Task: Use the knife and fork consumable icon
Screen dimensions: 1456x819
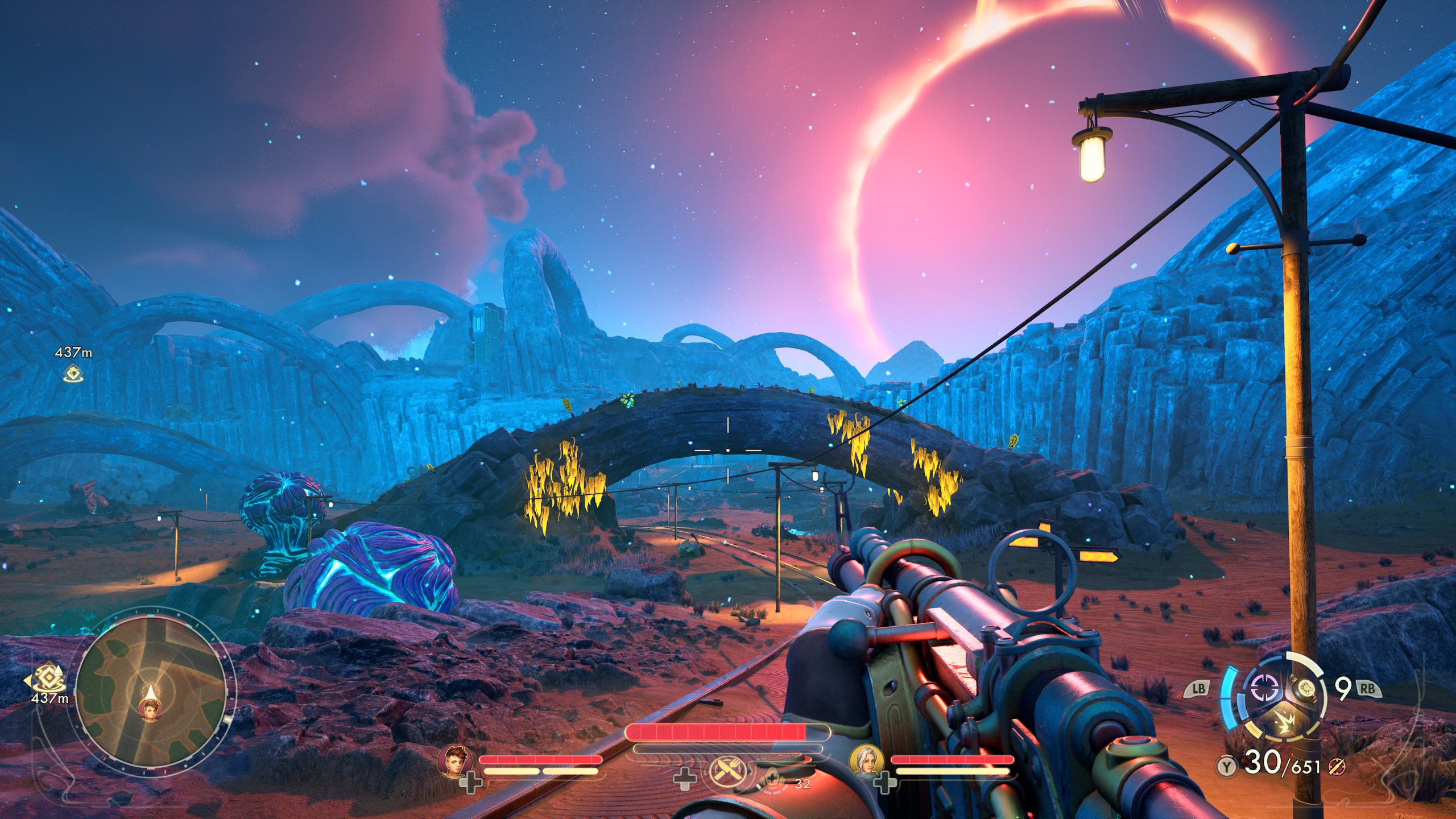Action: point(726,772)
